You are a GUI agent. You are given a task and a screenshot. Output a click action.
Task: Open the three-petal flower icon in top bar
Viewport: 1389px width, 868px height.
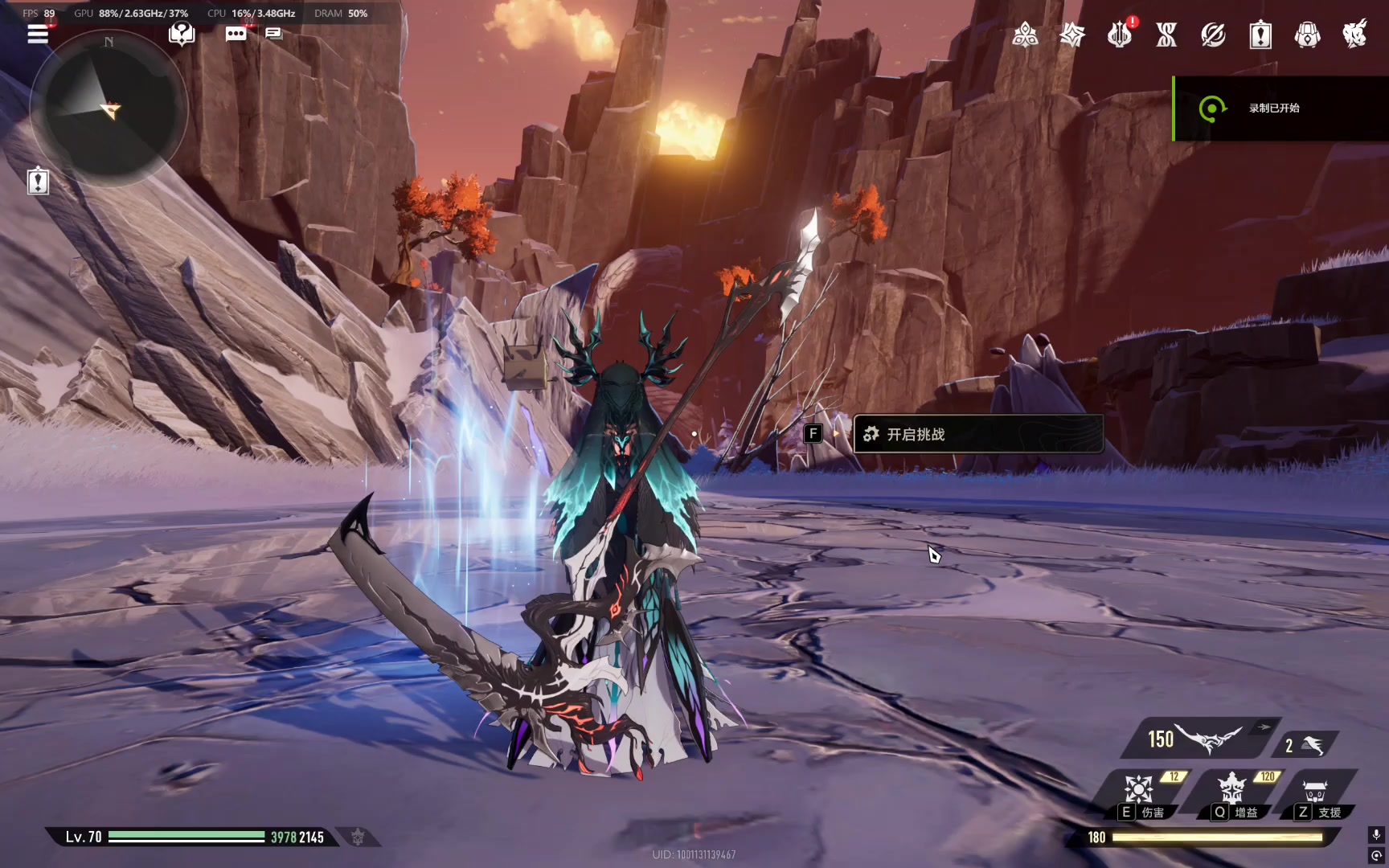pos(1025,35)
